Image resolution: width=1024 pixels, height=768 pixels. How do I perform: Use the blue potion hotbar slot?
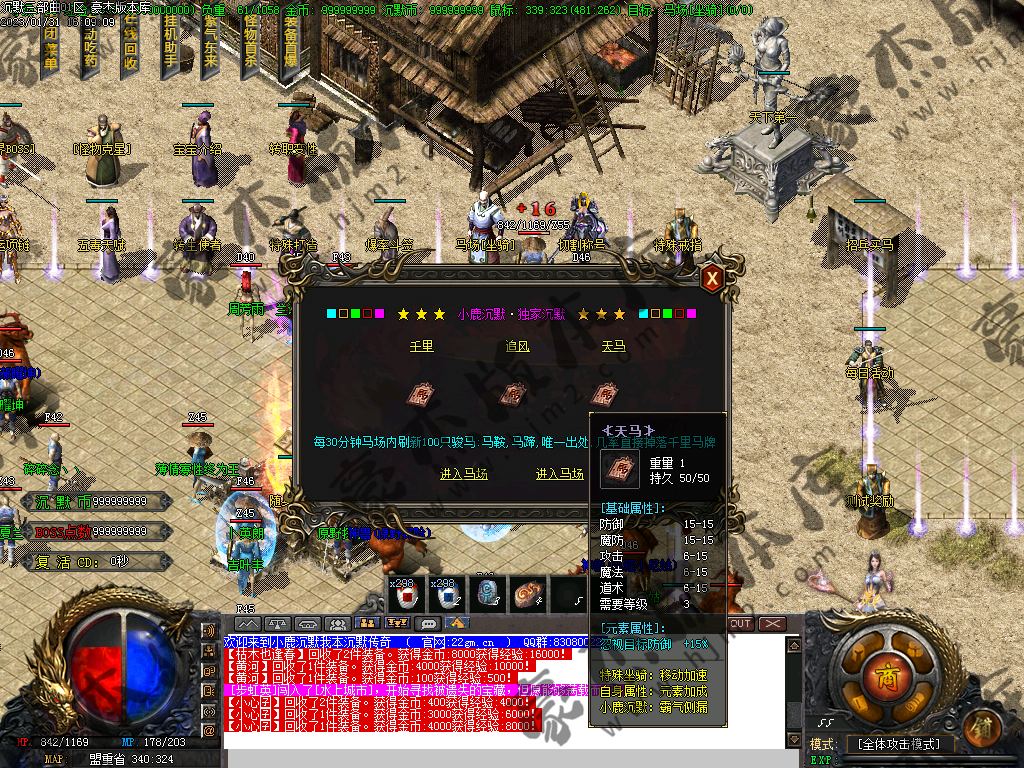(x=449, y=595)
